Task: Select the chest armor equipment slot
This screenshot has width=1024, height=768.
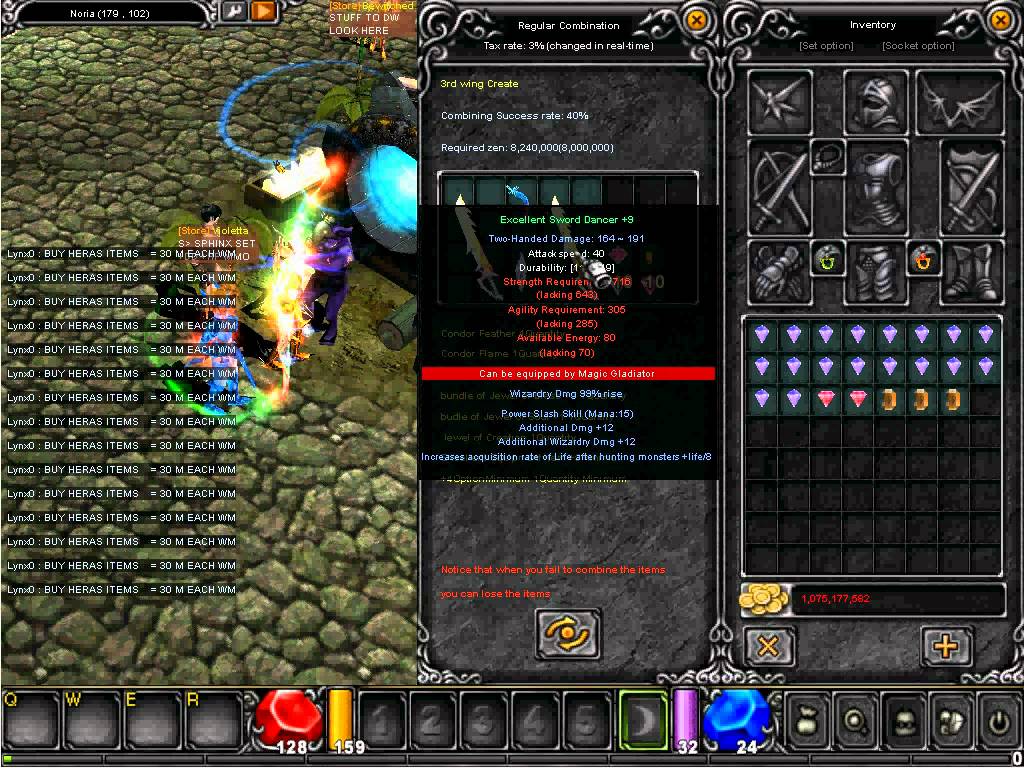Action: coord(876,186)
